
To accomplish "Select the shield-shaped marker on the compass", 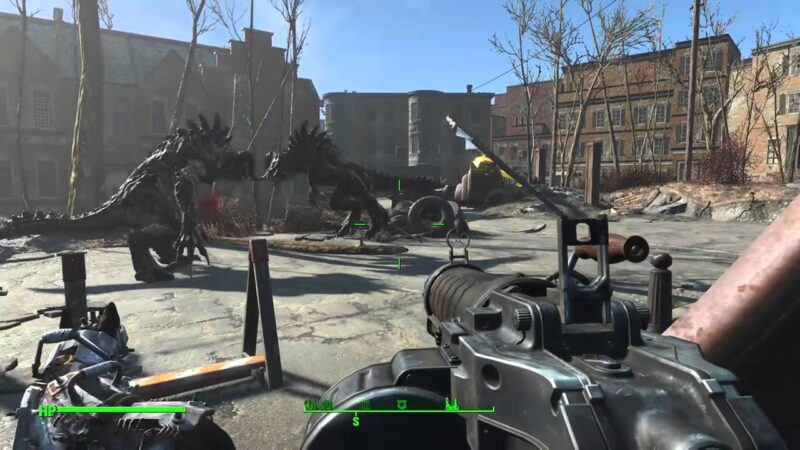I will pyautogui.click(x=401, y=404).
